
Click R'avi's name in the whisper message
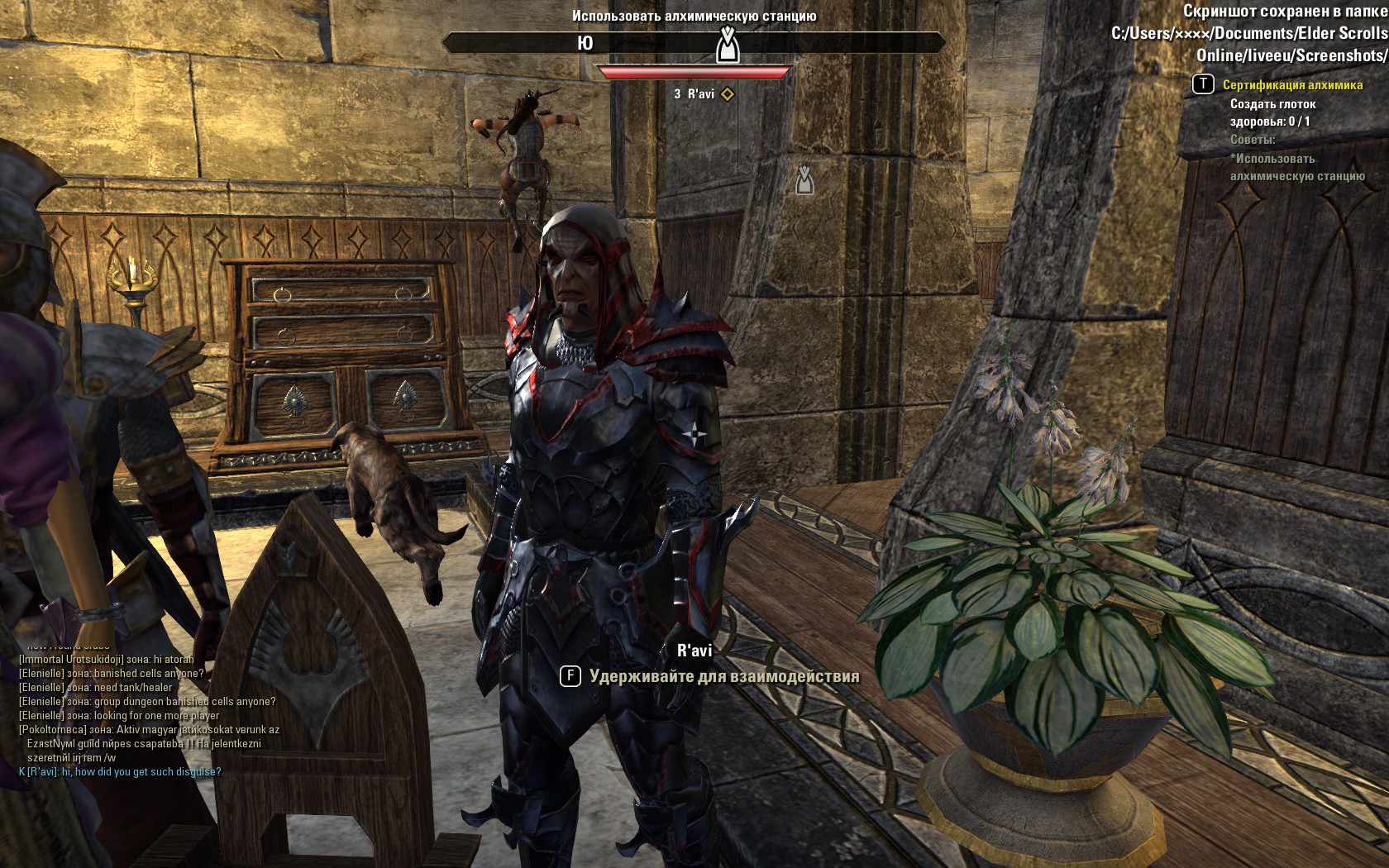[42, 772]
